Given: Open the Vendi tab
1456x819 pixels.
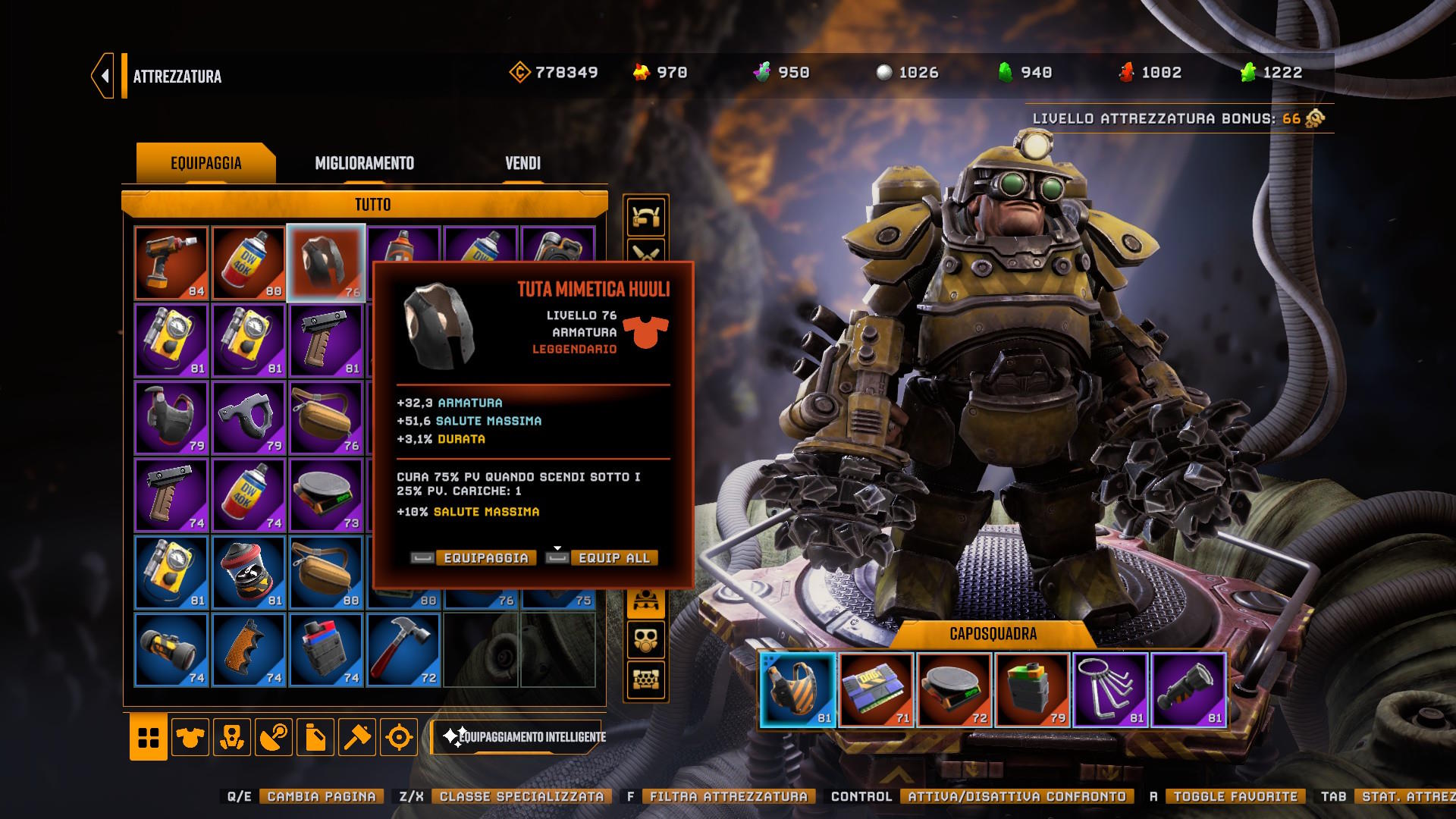Looking at the screenshot, I should pyautogui.click(x=522, y=163).
